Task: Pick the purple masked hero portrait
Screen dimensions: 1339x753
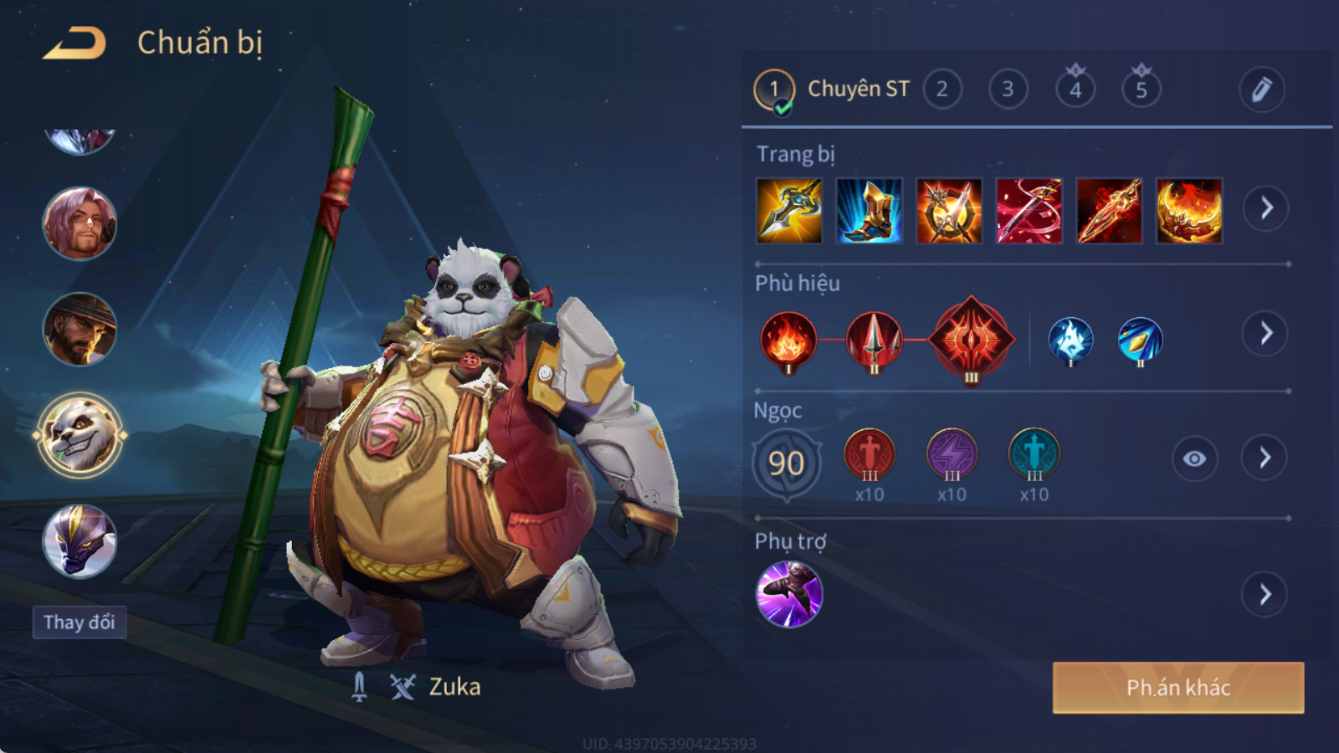Action: pyautogui.click(x=80, y=541)
